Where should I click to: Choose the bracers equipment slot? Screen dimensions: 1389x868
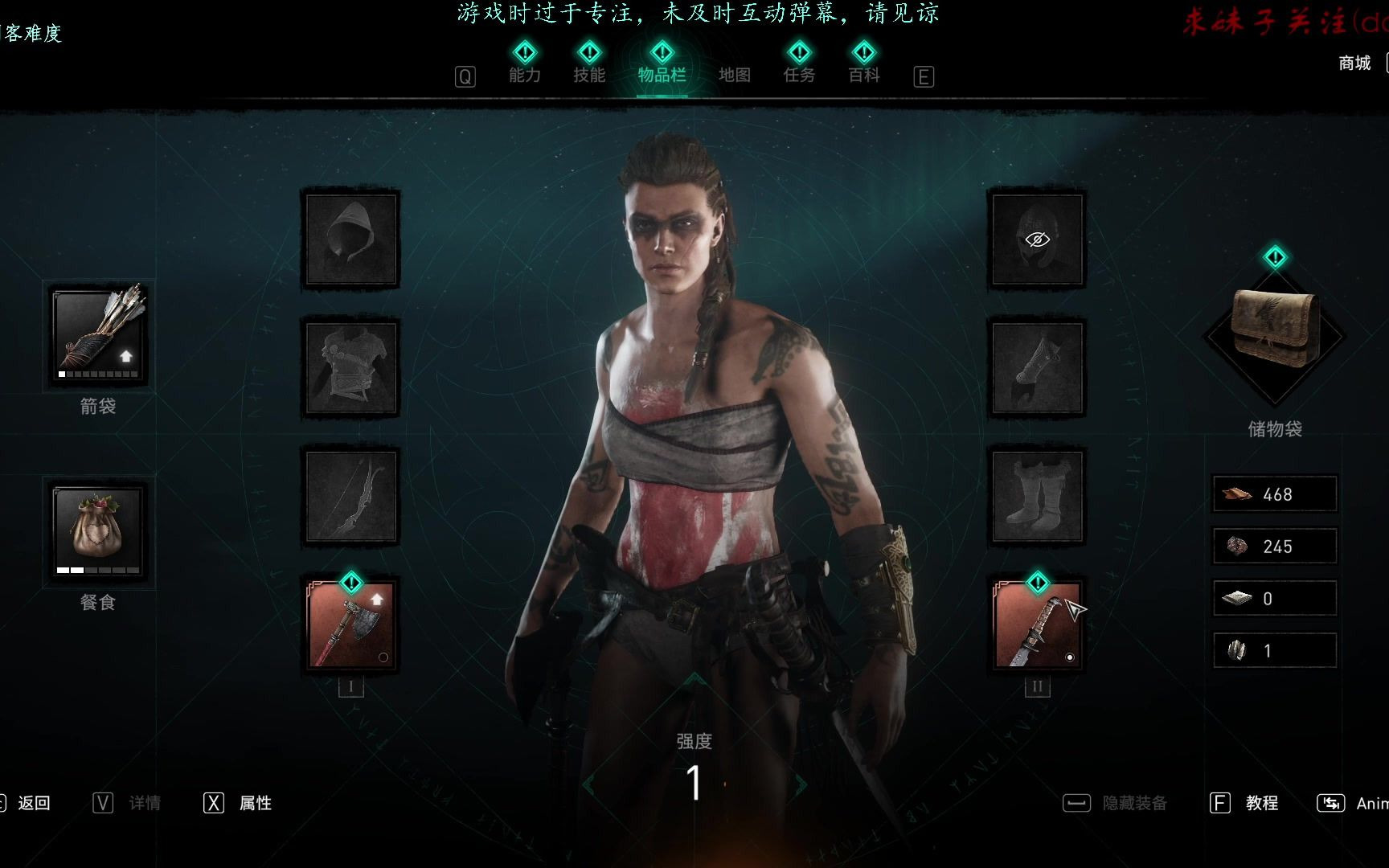(x=1037, y=367)
